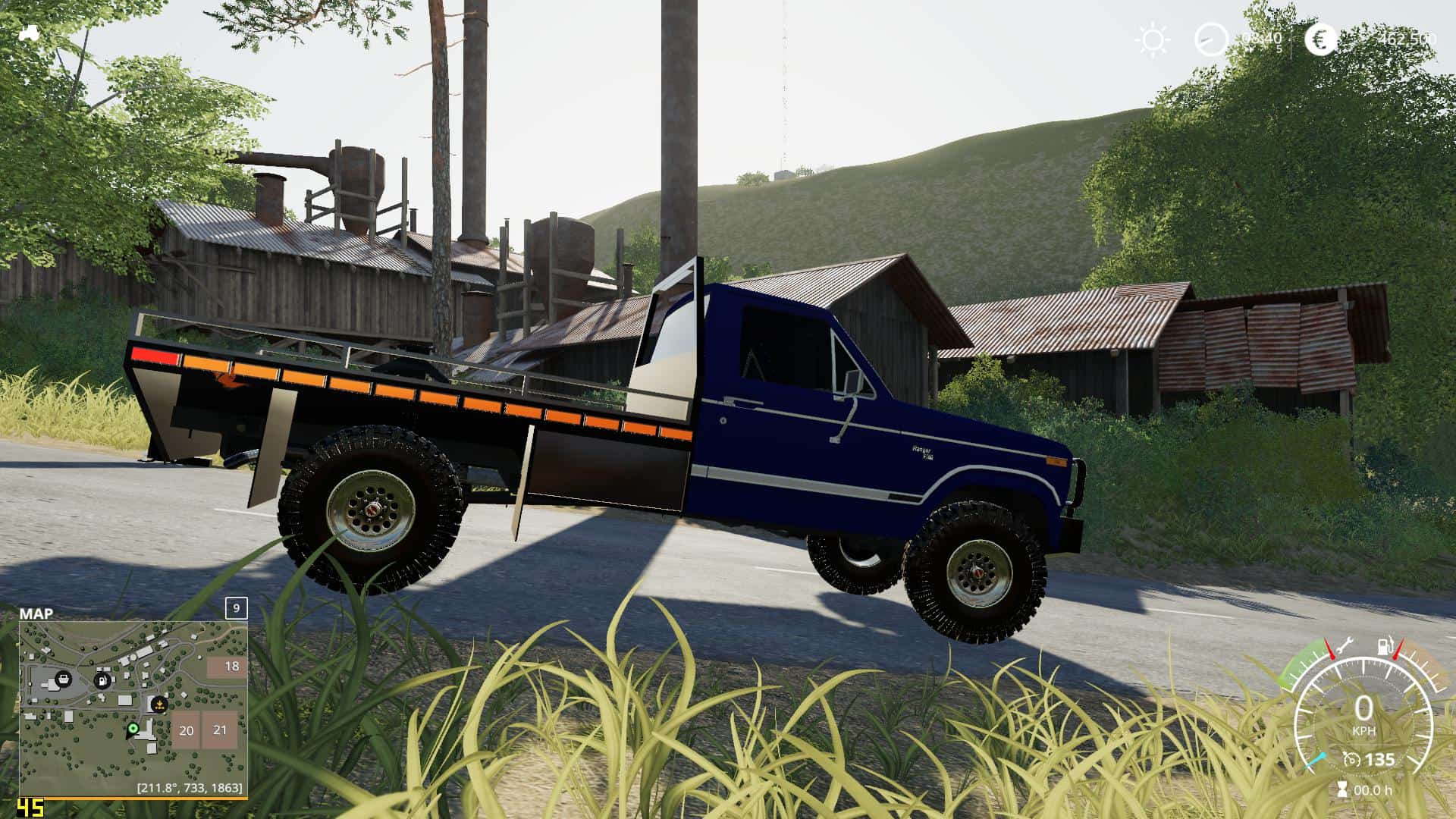Open the sun weather forecast icon

point(1153,39)
